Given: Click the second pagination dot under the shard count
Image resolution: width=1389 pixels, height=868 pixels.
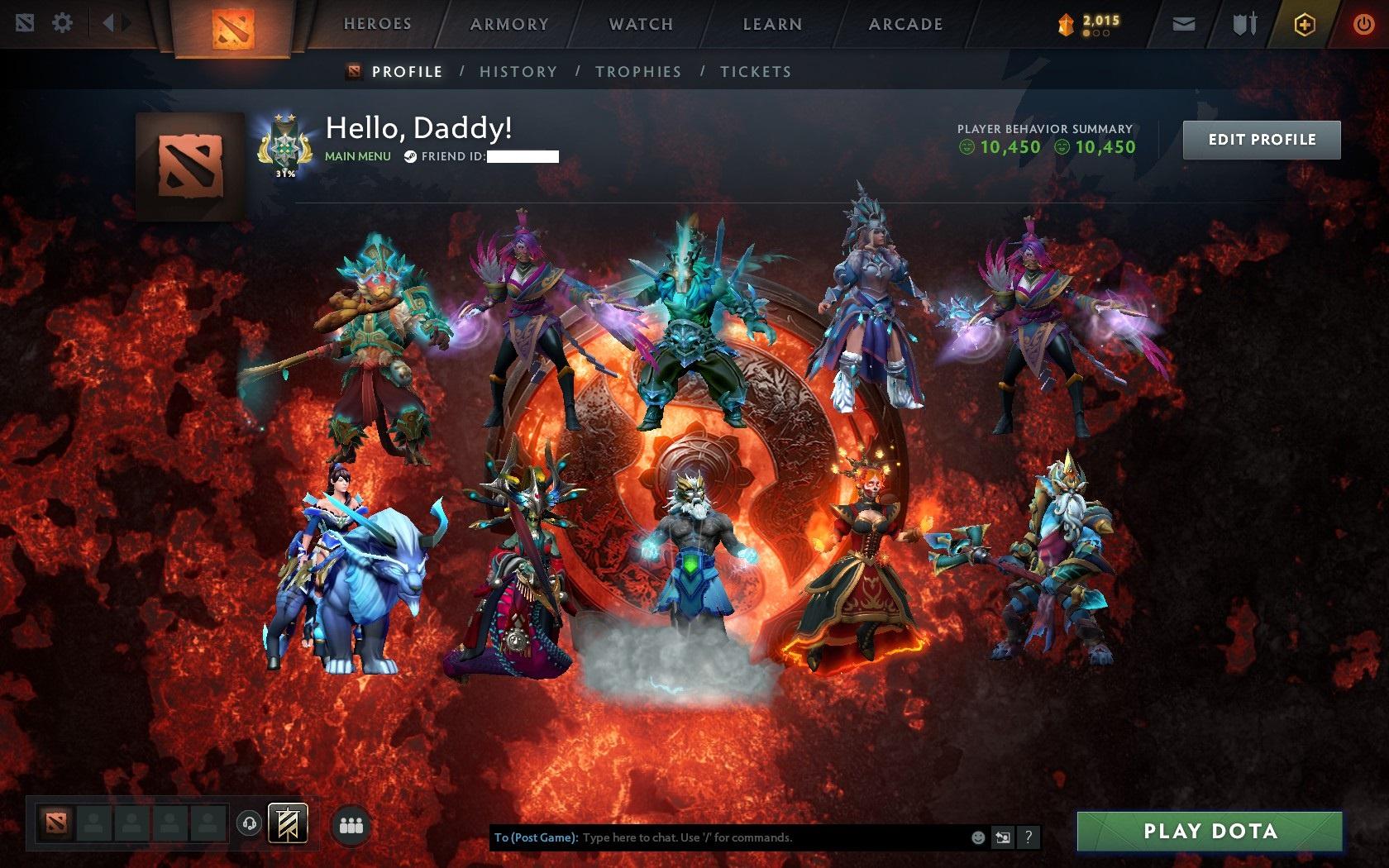Looking at the screenshot, I should [1097, 34].
